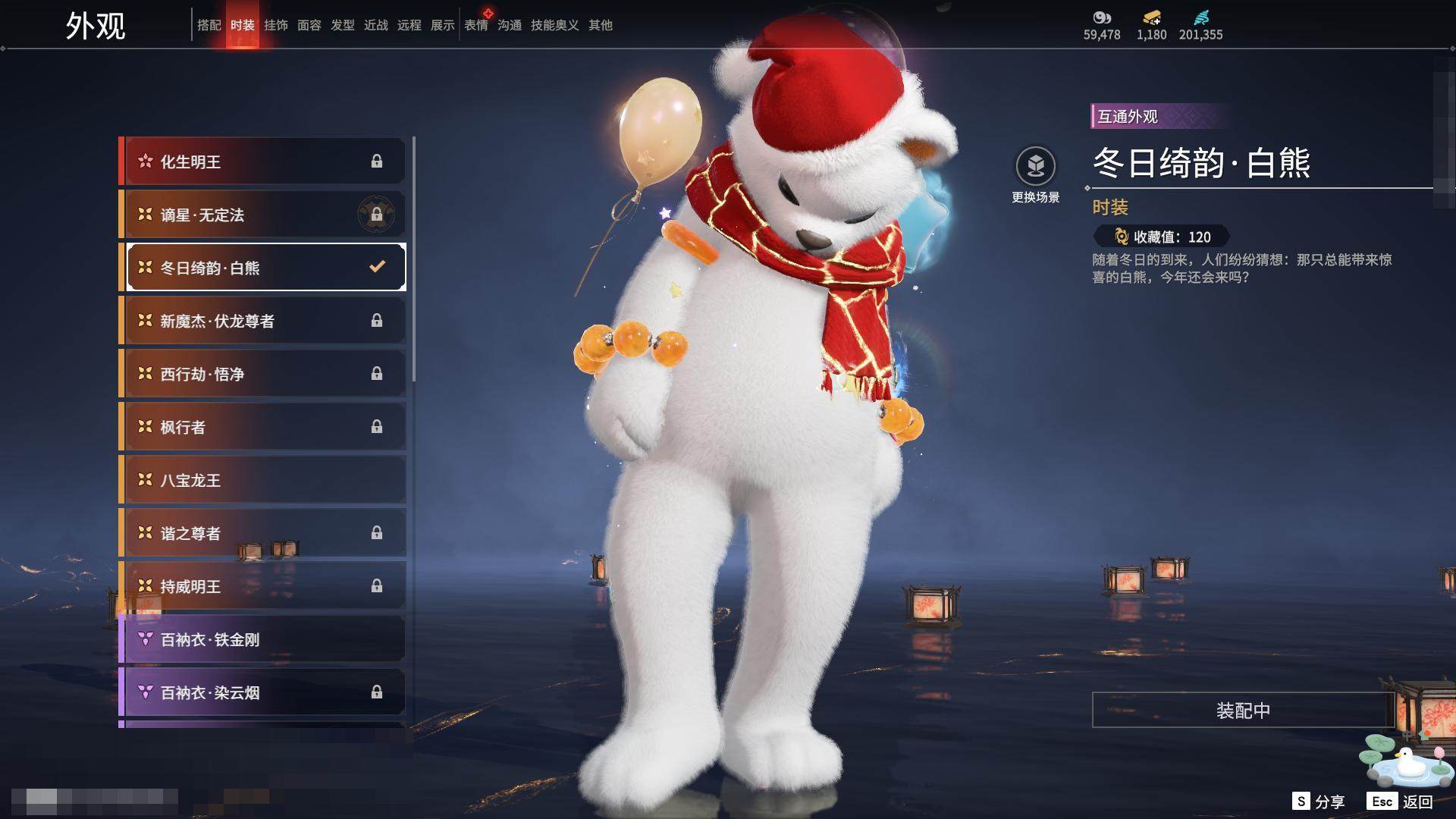Choose the 谪星·无定法 outfit row
Screen dimensions: 1456x819
[x=264, y=215]
